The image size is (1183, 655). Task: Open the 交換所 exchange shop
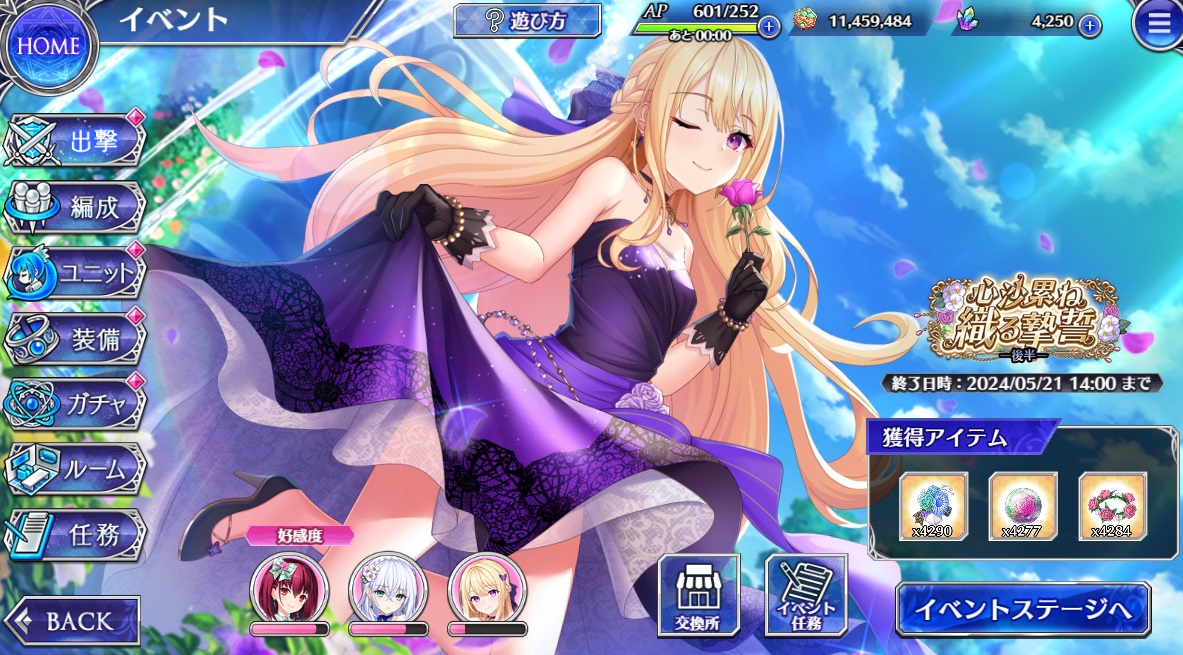click(x=698, y=596)
